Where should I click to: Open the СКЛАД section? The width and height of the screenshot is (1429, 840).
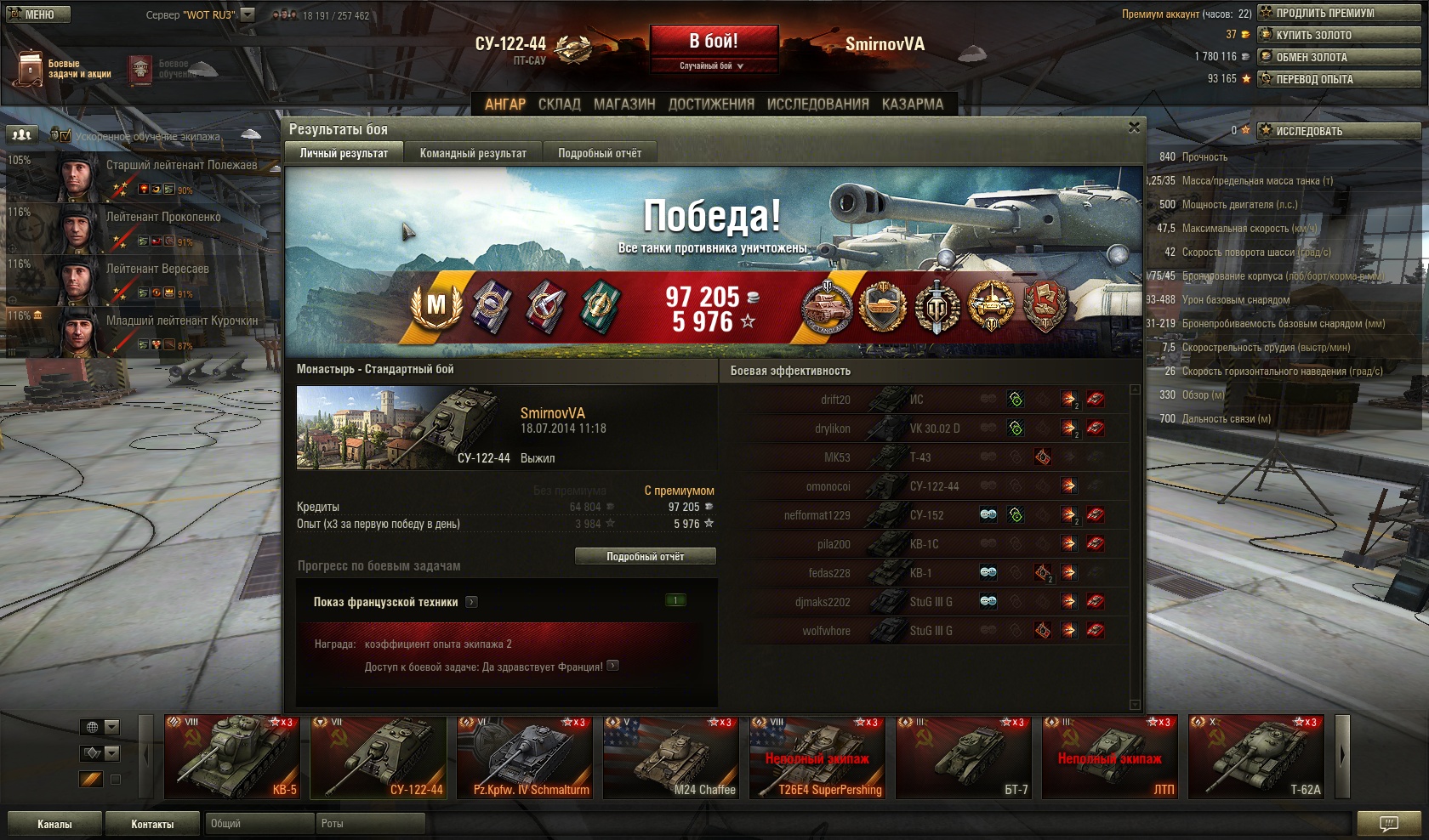(559, 104)
